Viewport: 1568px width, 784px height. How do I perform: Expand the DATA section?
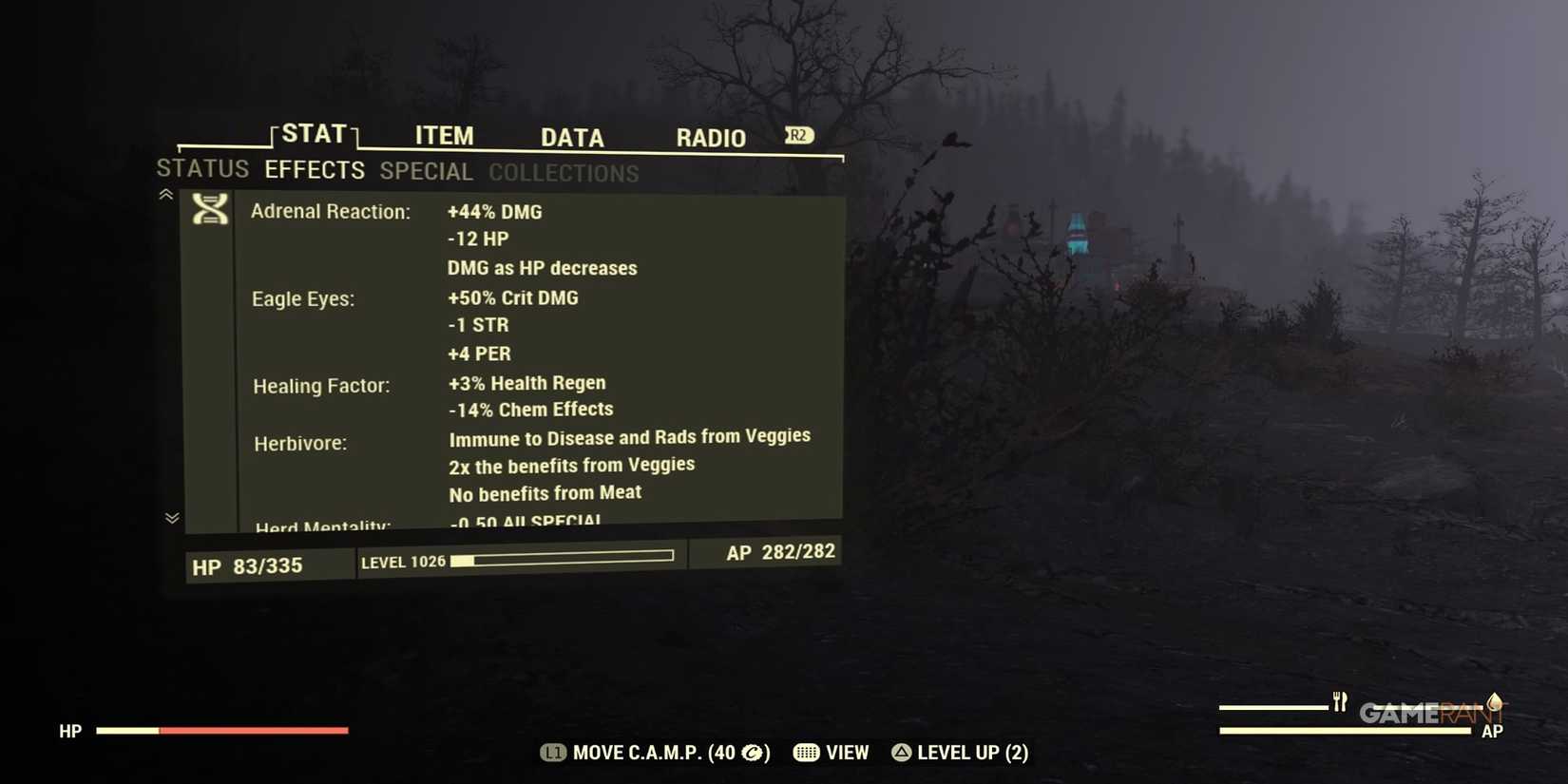[x=572, y=138]
